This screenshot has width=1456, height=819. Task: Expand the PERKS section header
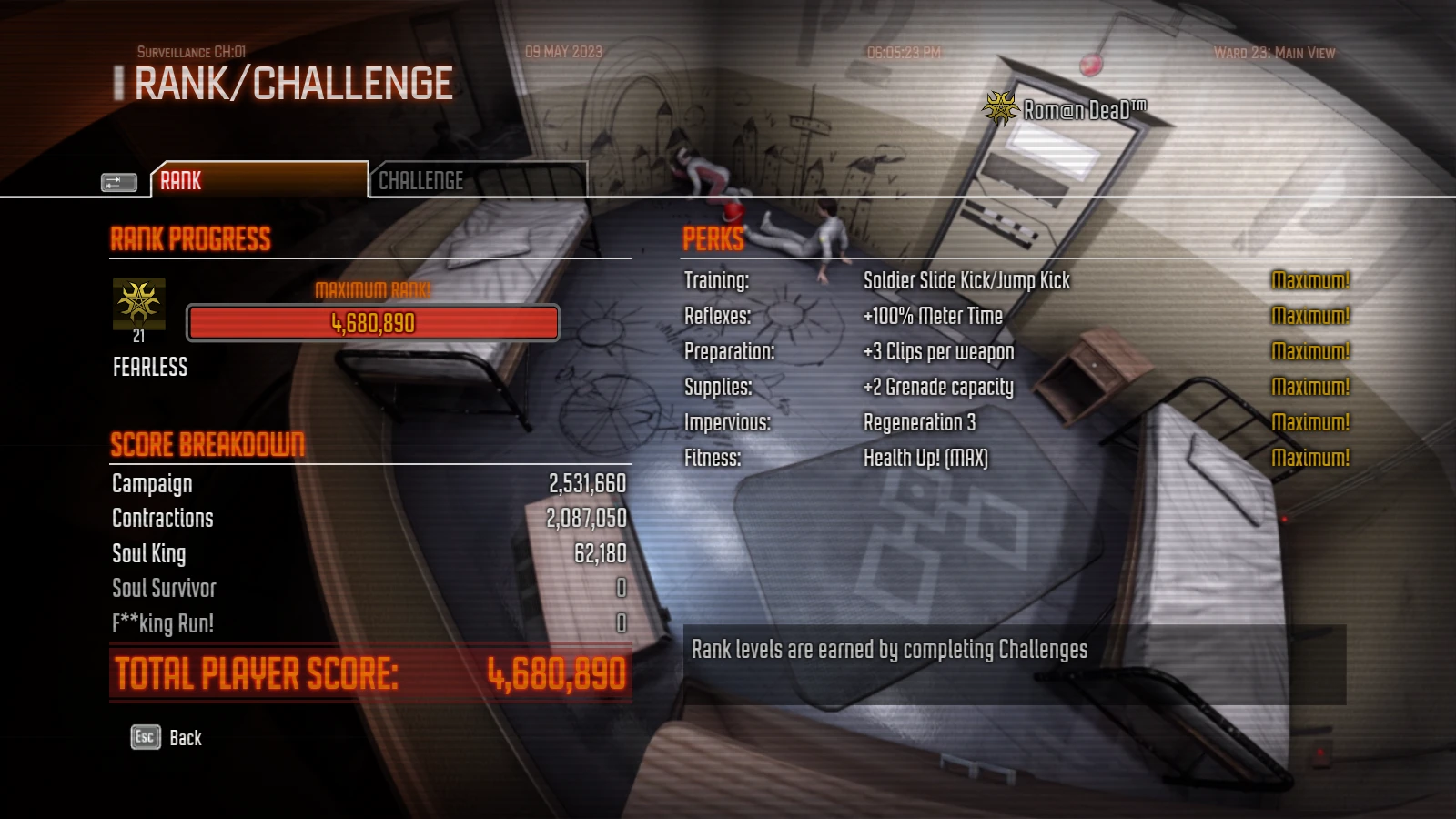(714, 240)
